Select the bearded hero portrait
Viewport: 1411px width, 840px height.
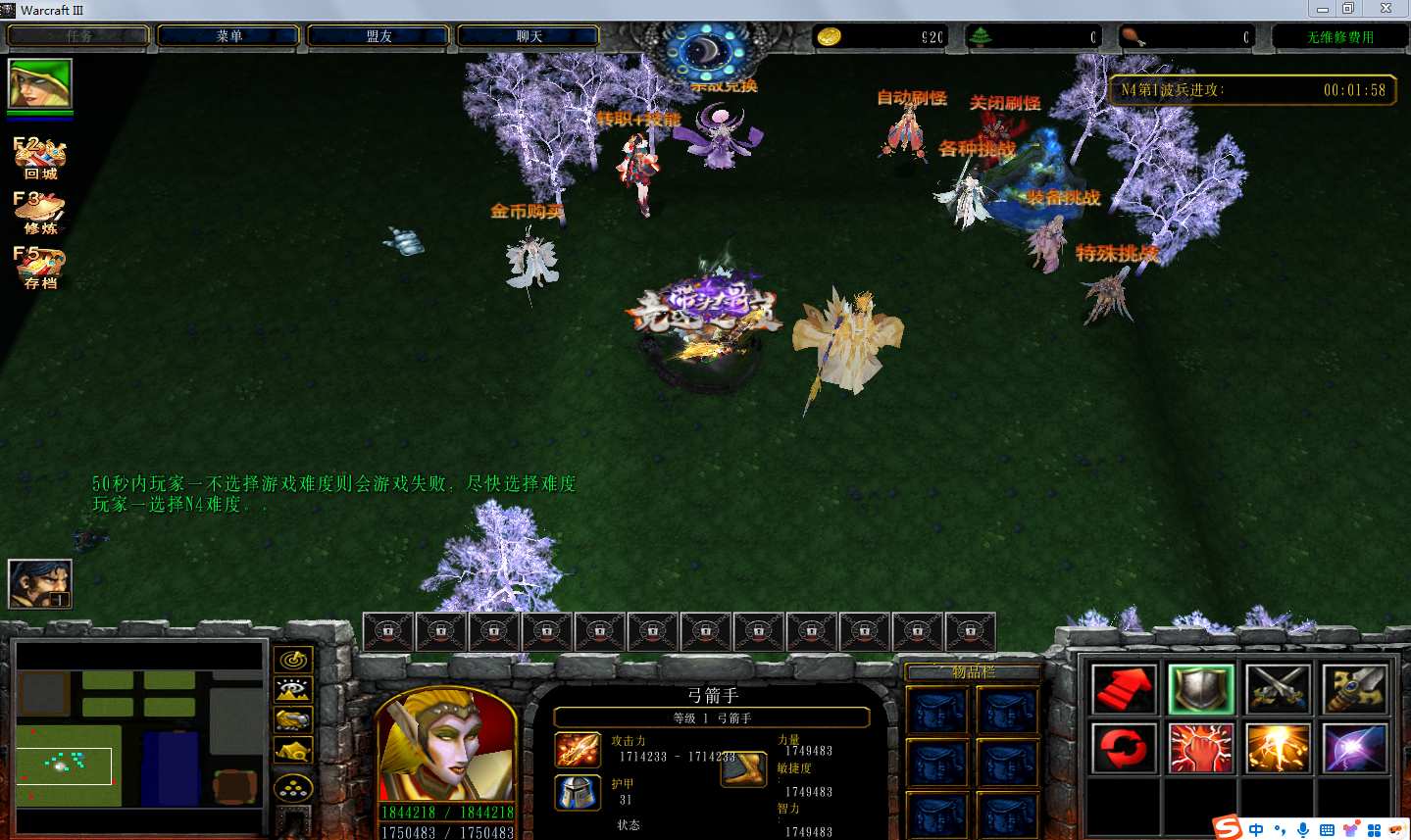coord(40,584)
